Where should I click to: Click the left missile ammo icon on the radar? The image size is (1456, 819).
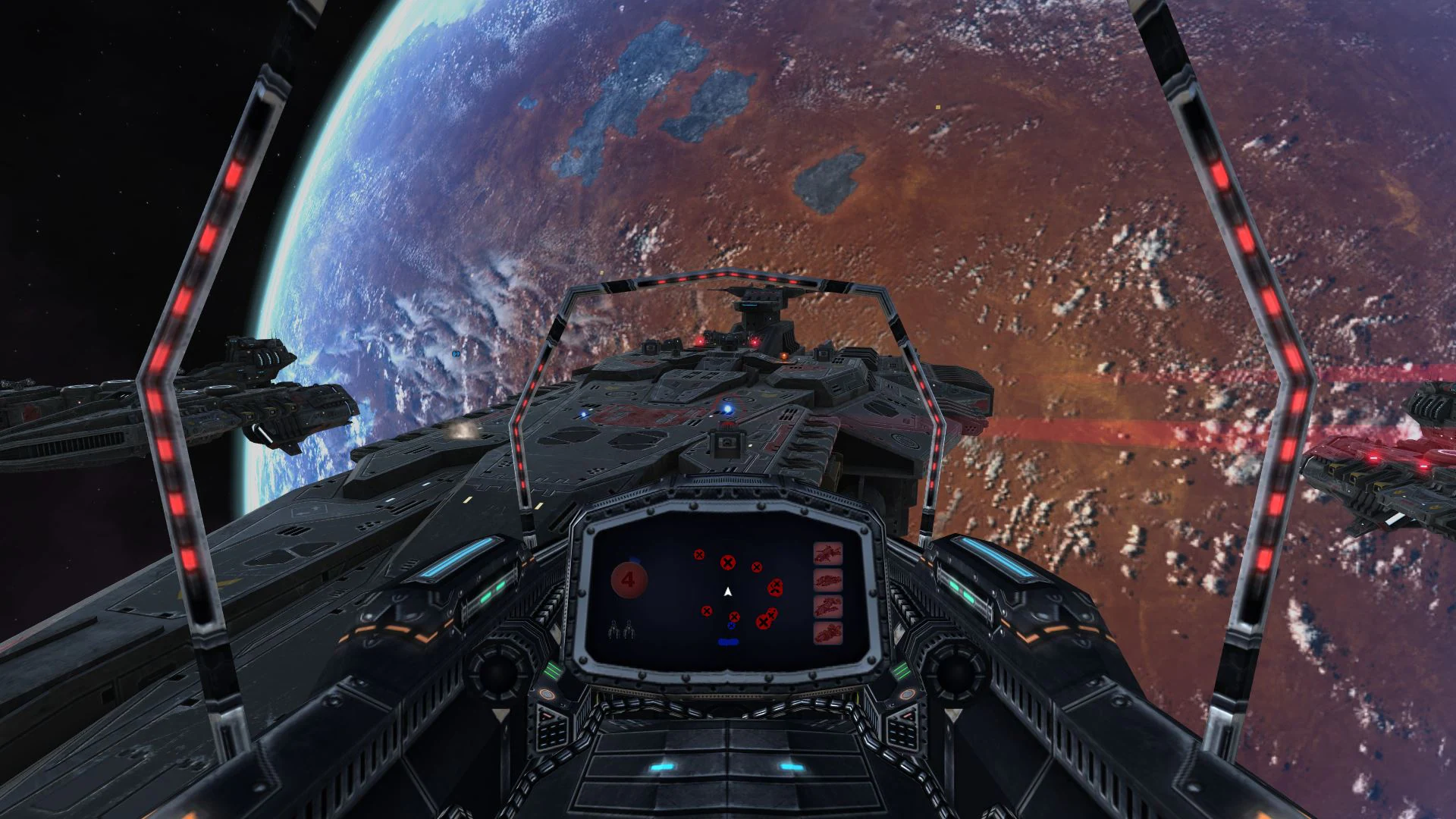(614, 629)
